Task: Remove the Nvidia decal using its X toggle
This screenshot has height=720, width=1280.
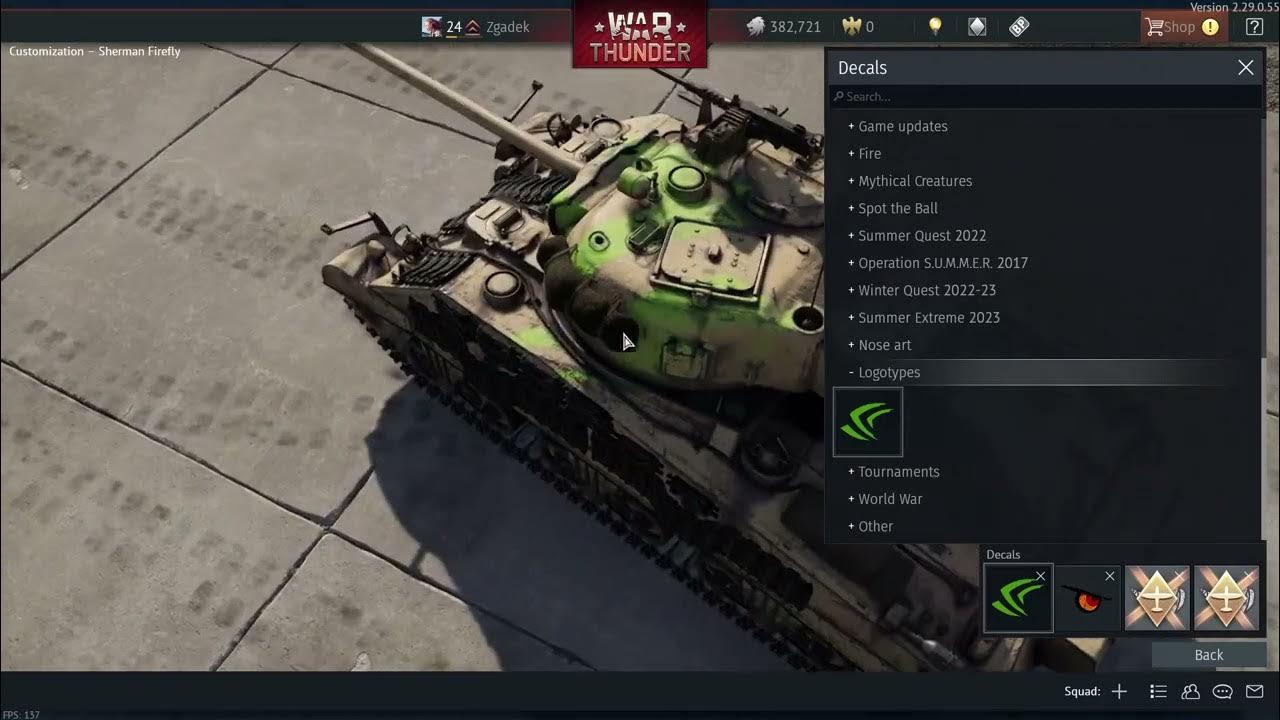Action: pyautogui.click(x=1040, y=576)
